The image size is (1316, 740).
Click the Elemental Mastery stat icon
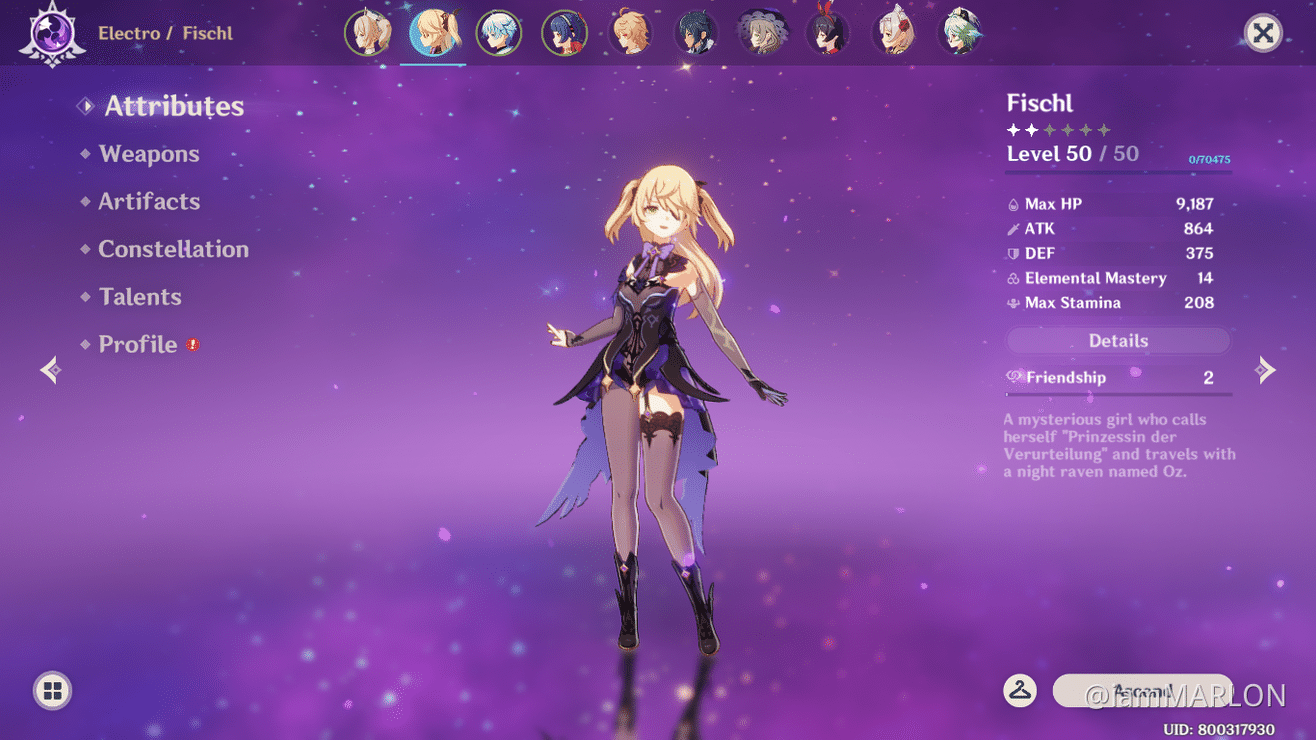(x=1013, y=278)
